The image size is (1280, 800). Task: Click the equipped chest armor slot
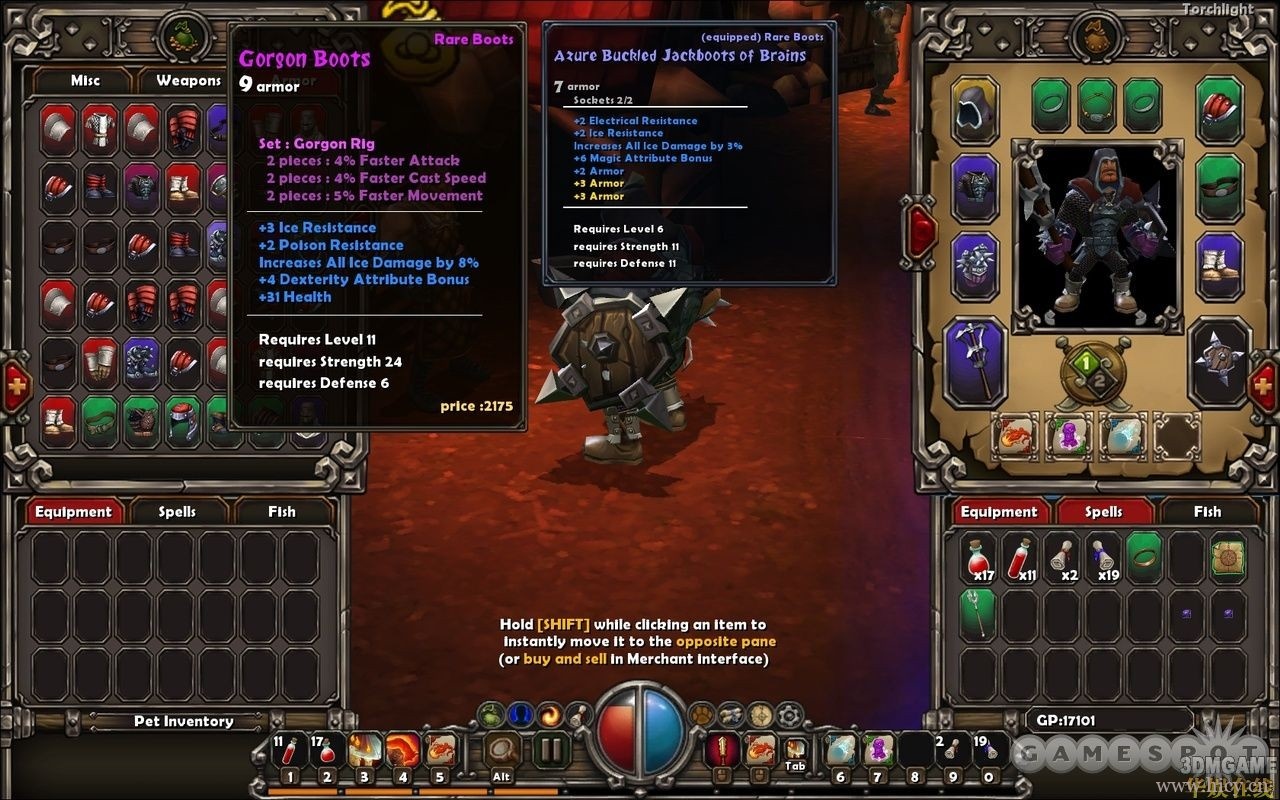(x=974, y=188)
